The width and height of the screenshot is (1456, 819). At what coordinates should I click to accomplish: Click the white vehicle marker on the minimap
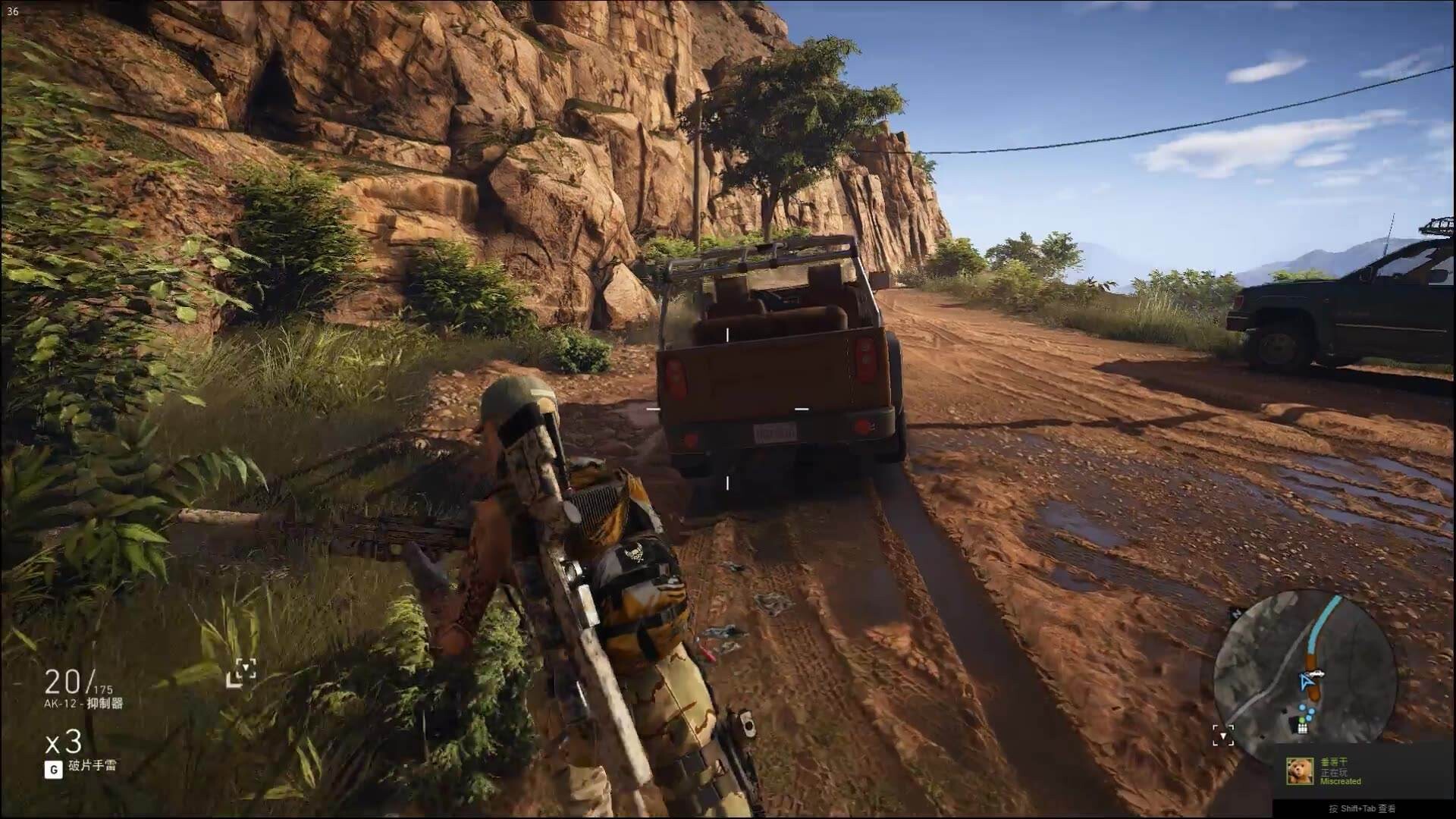point(1317,672)
